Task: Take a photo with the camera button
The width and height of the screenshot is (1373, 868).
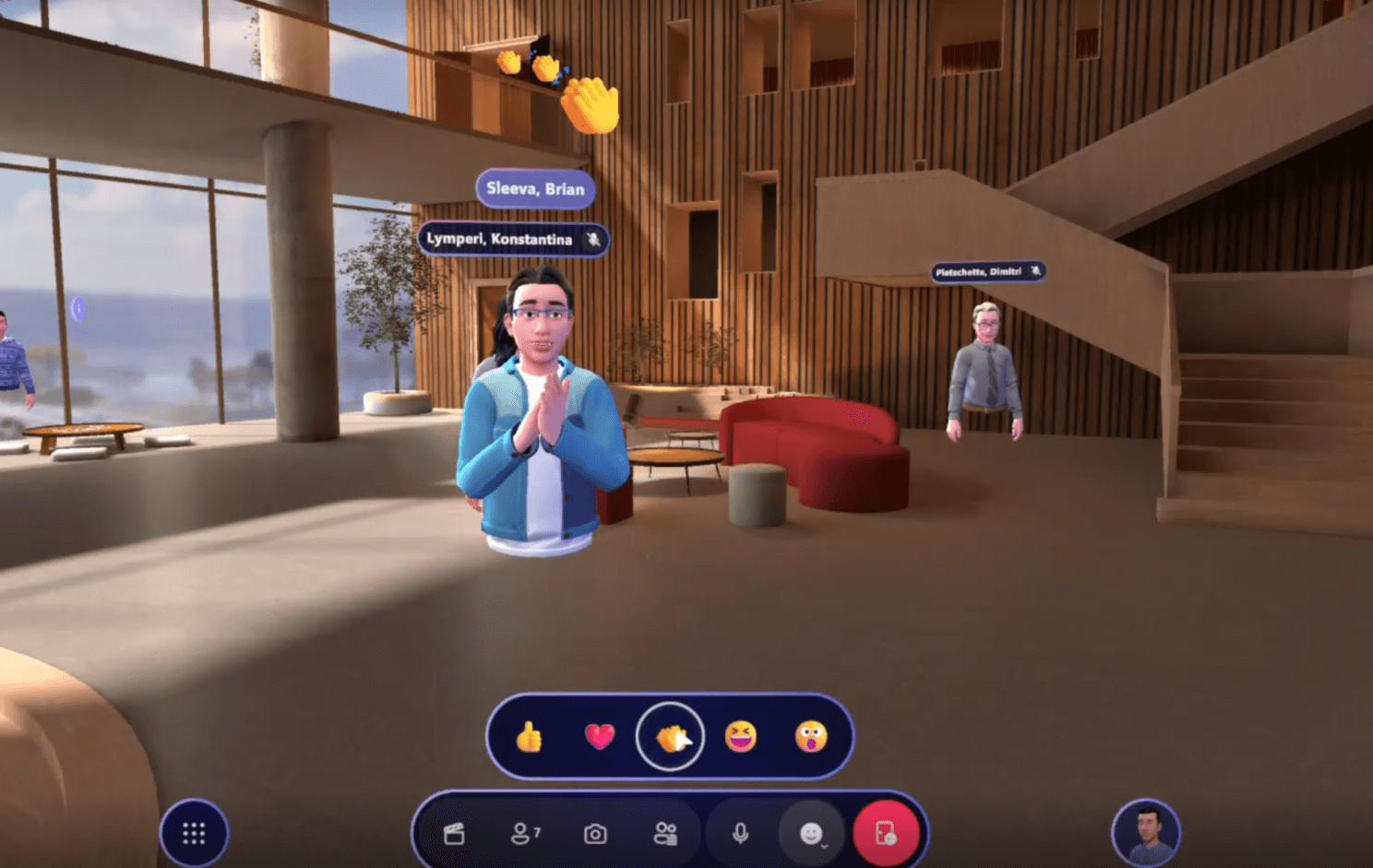Action: tap(595, 834)
